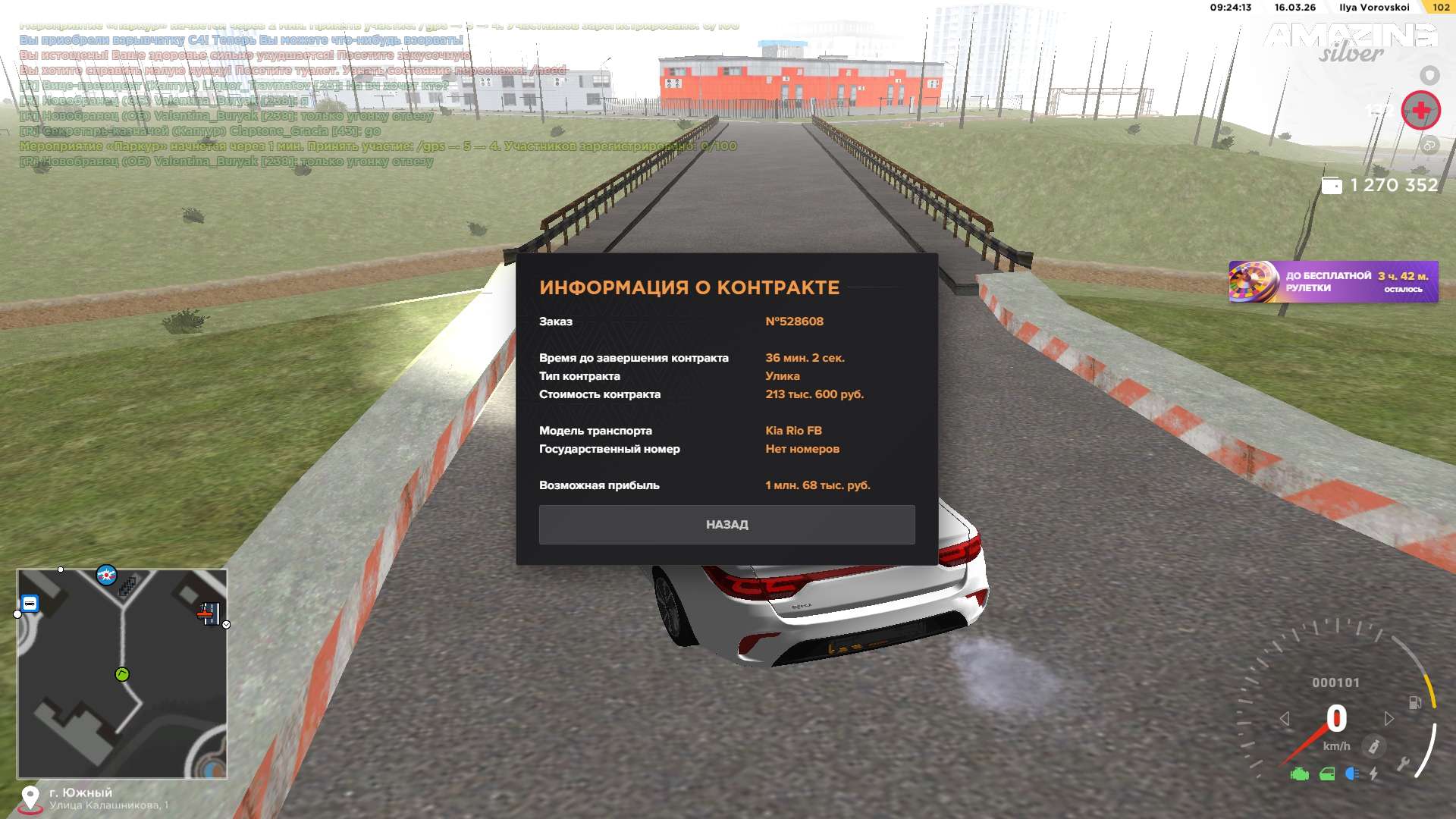
Task: Click the location pin beside г. Южный
Action: [30, 798]
